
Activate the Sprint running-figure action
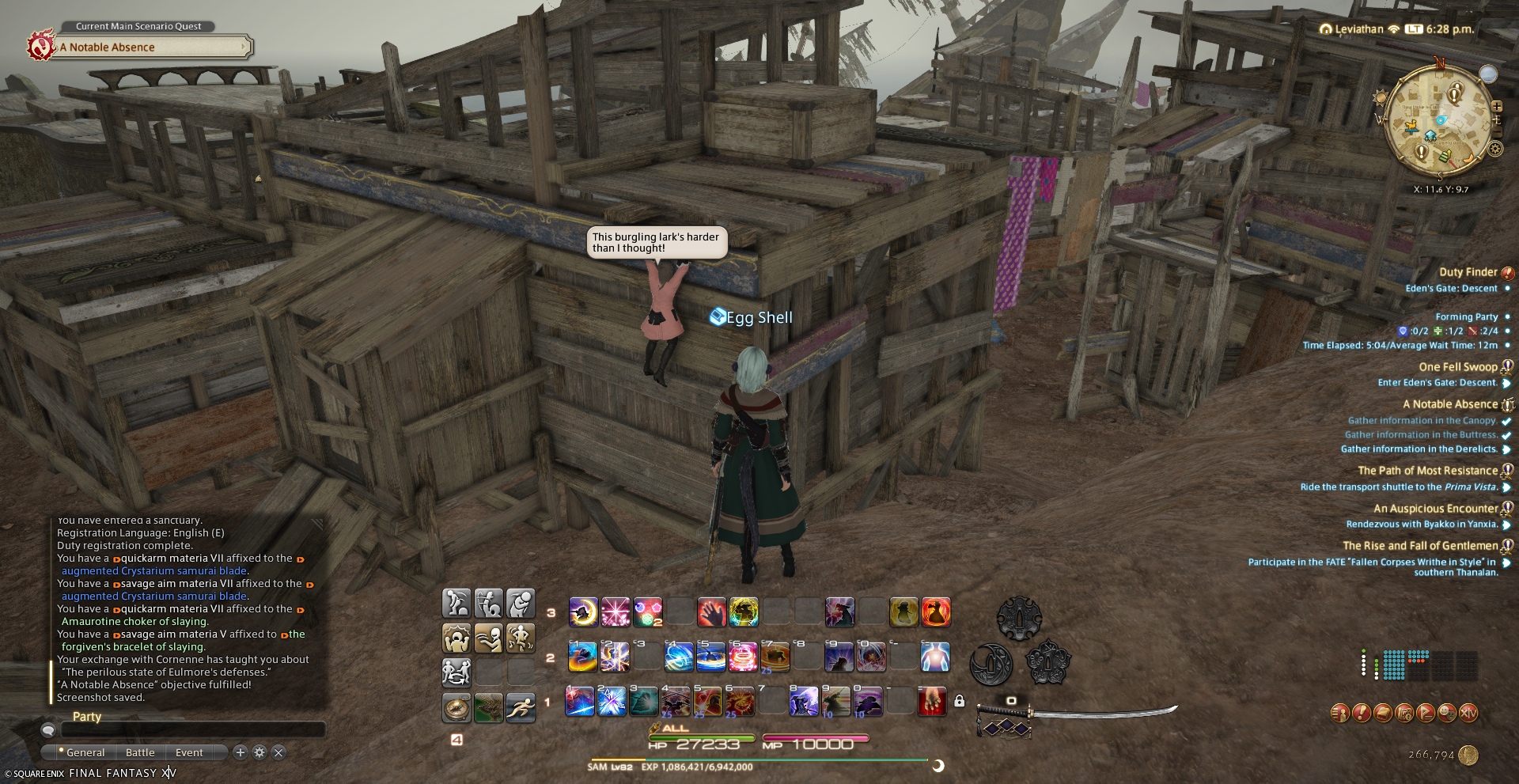point(521,708)
